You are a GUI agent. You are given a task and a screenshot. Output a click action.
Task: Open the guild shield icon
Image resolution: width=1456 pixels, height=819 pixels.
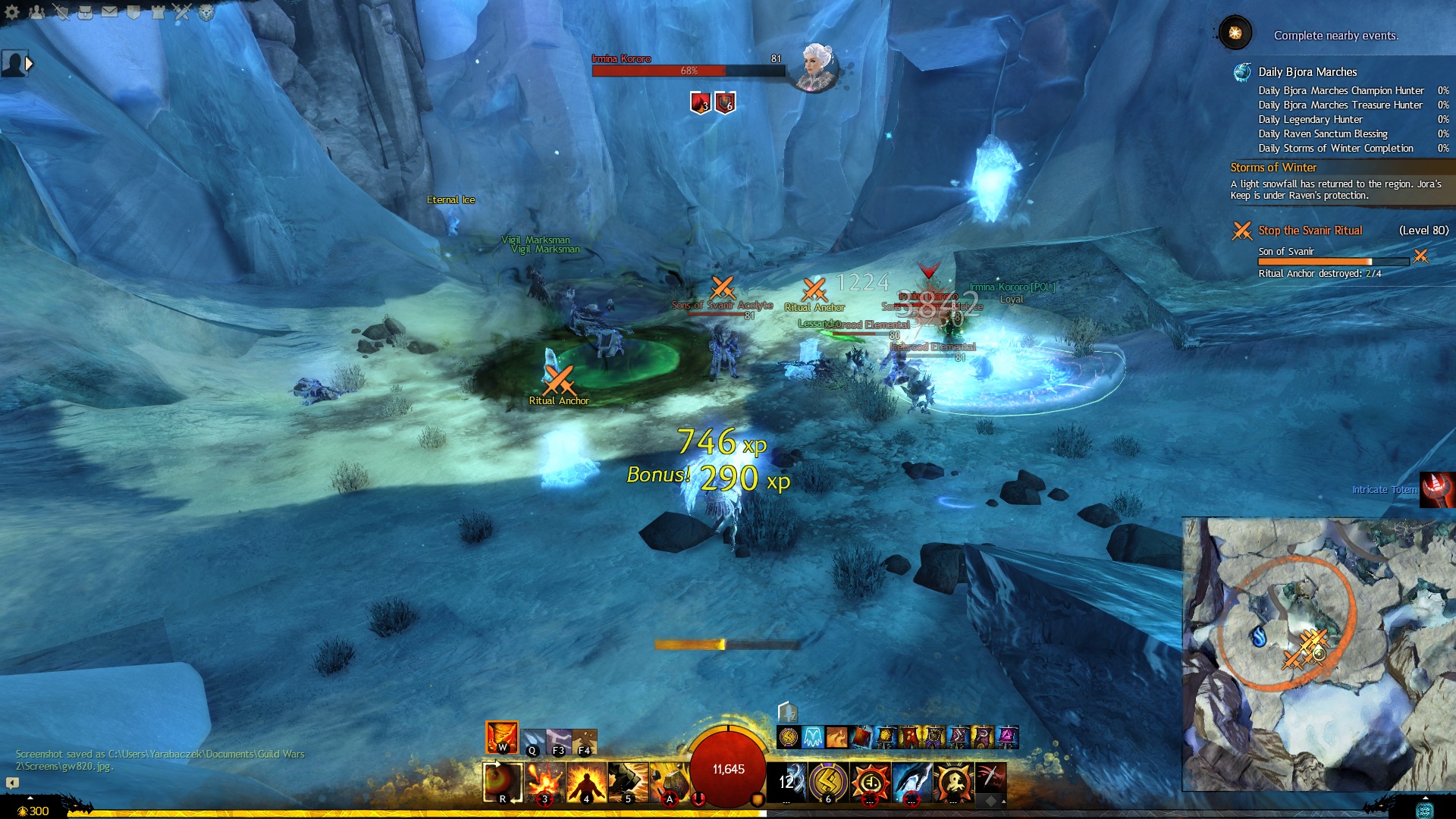(133, 11)
